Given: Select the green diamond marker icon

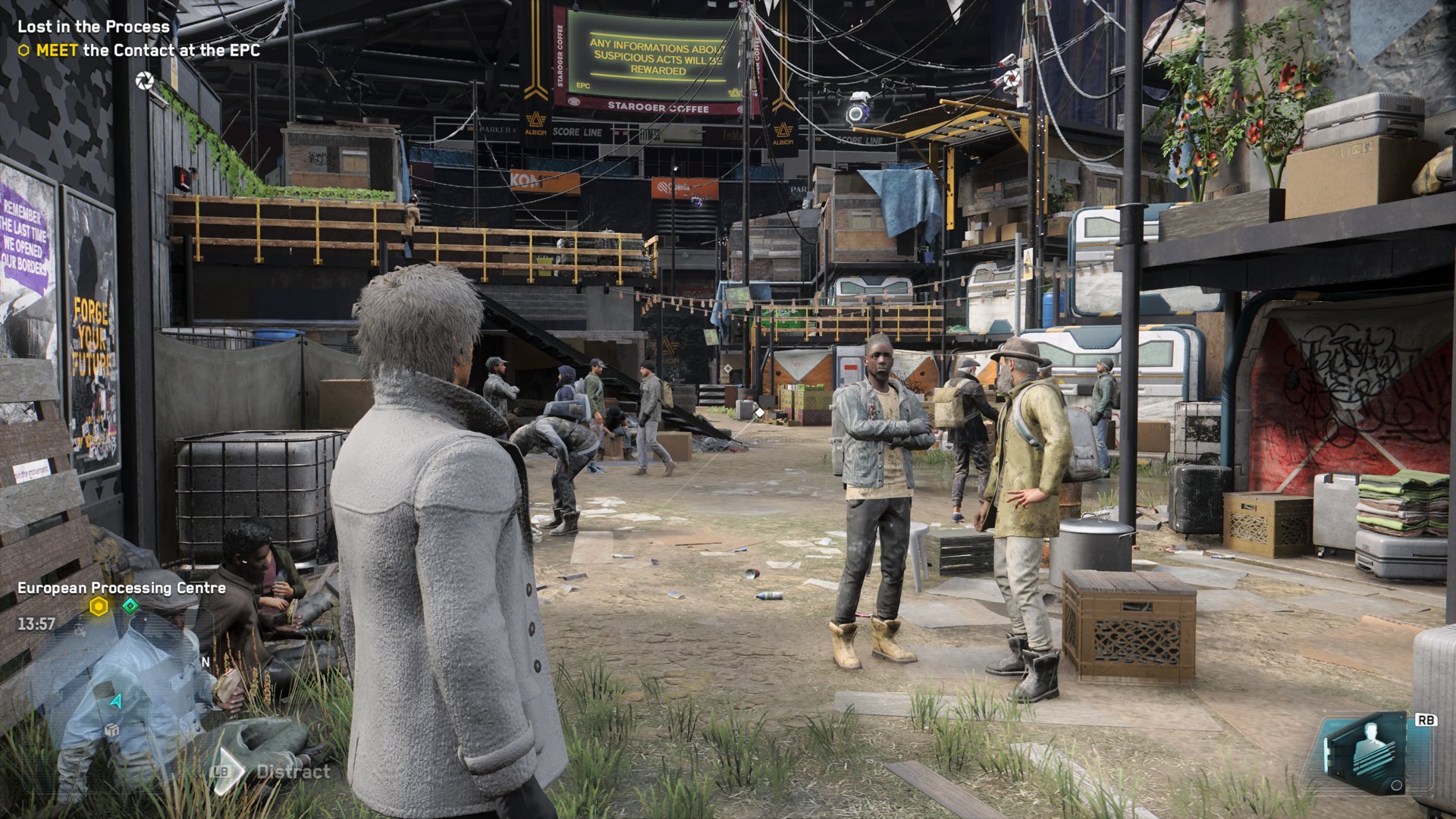Looking at the screenshot, I should tap(130, 605).
